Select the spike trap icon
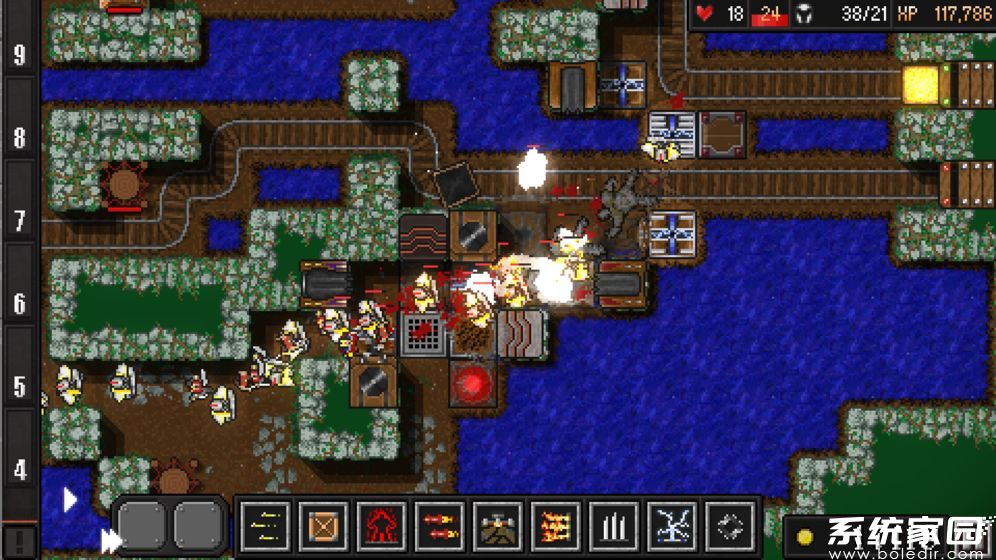This screenshot has height=560, width=996. coord(614,525)
